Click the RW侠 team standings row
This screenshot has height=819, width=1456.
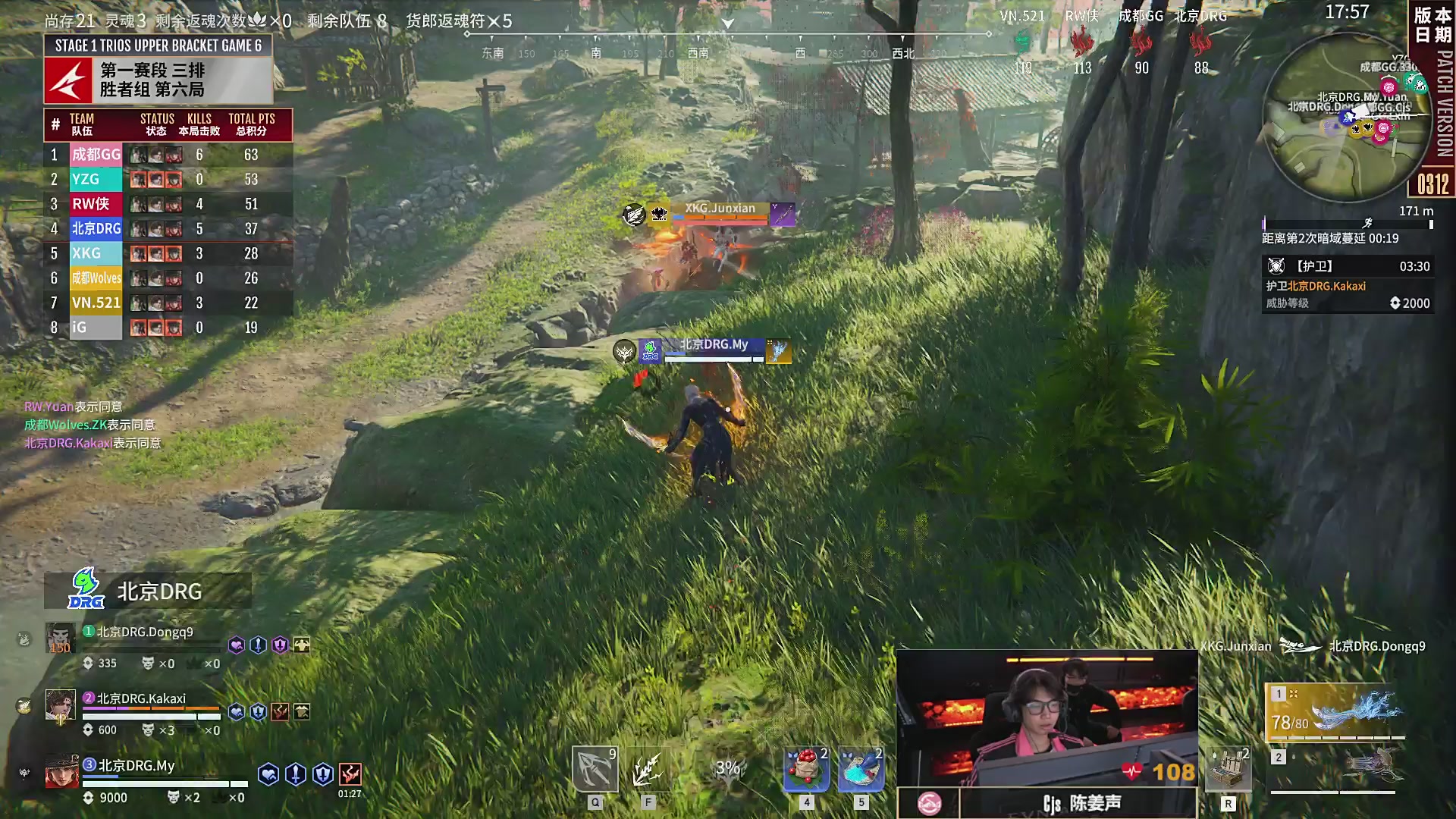[168, 204]
